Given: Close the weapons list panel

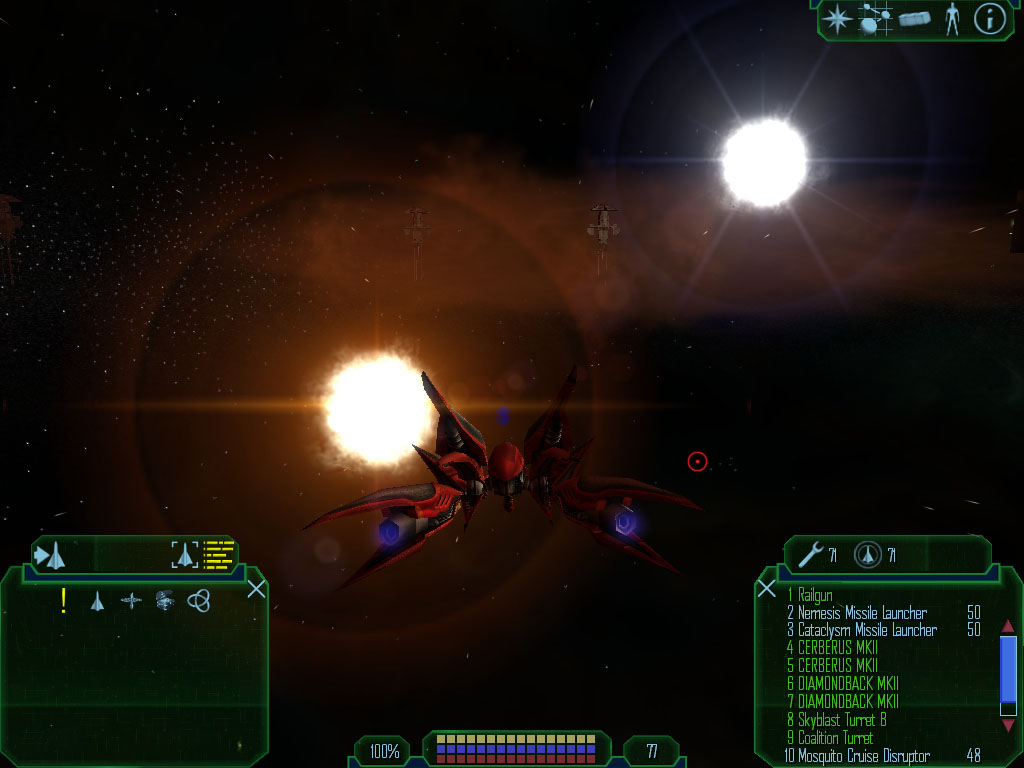Looking at the screenshot, I should [767, 588].
